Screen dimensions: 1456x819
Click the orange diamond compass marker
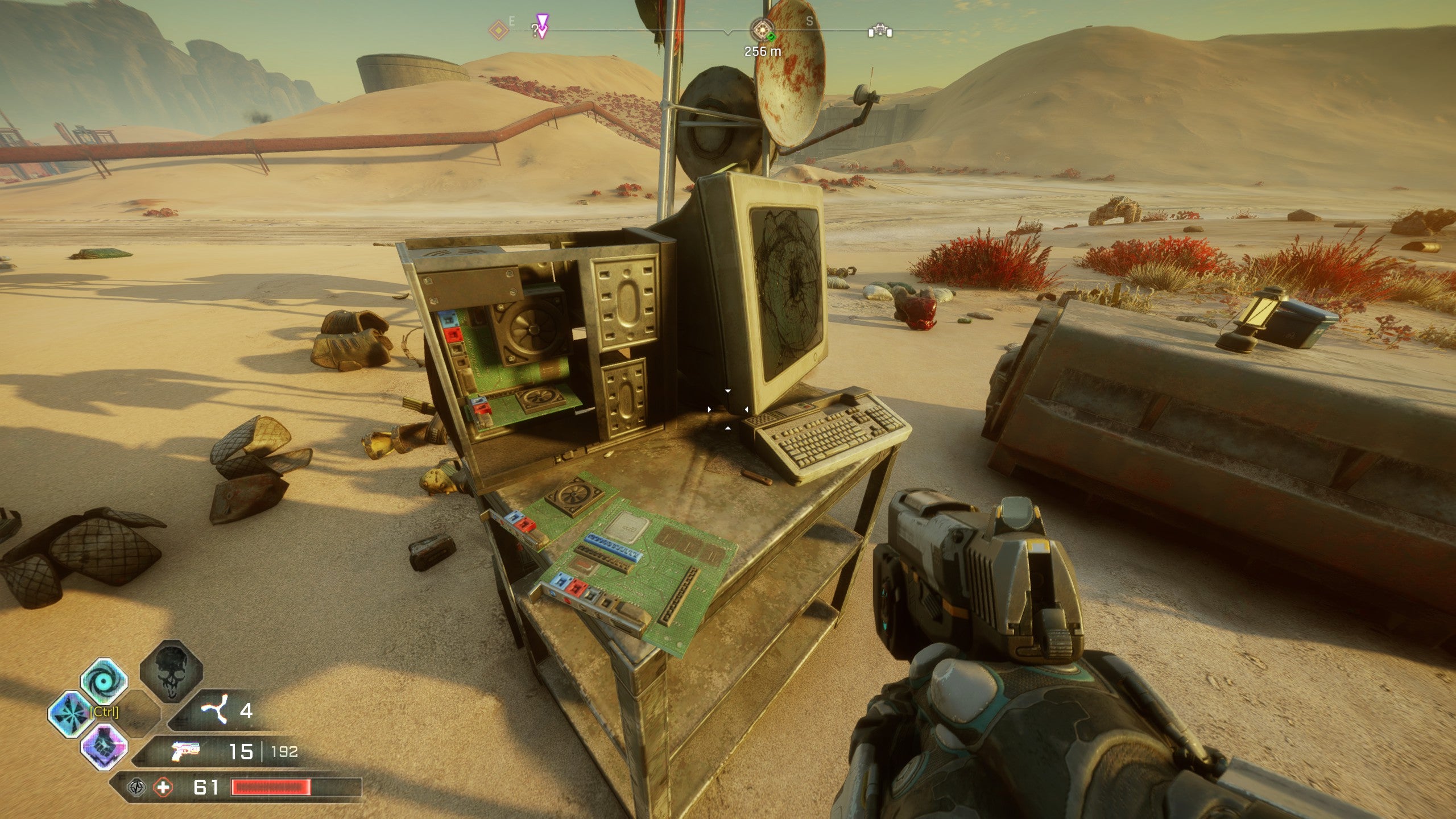(x=499, y=30)
